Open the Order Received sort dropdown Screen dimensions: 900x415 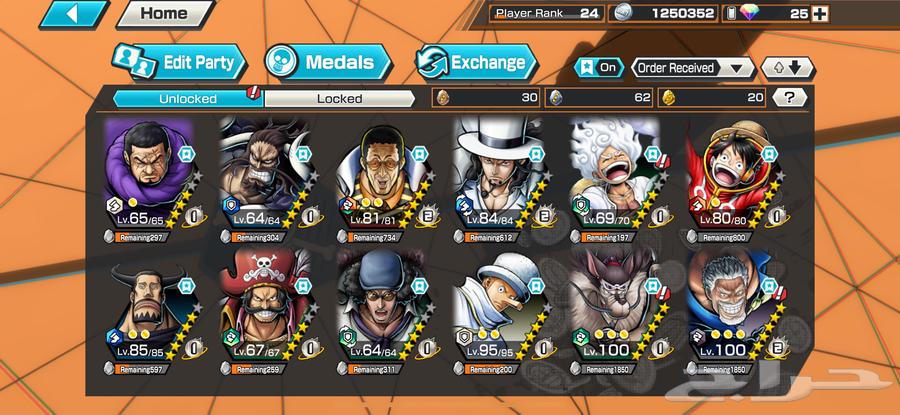[692, 68]
